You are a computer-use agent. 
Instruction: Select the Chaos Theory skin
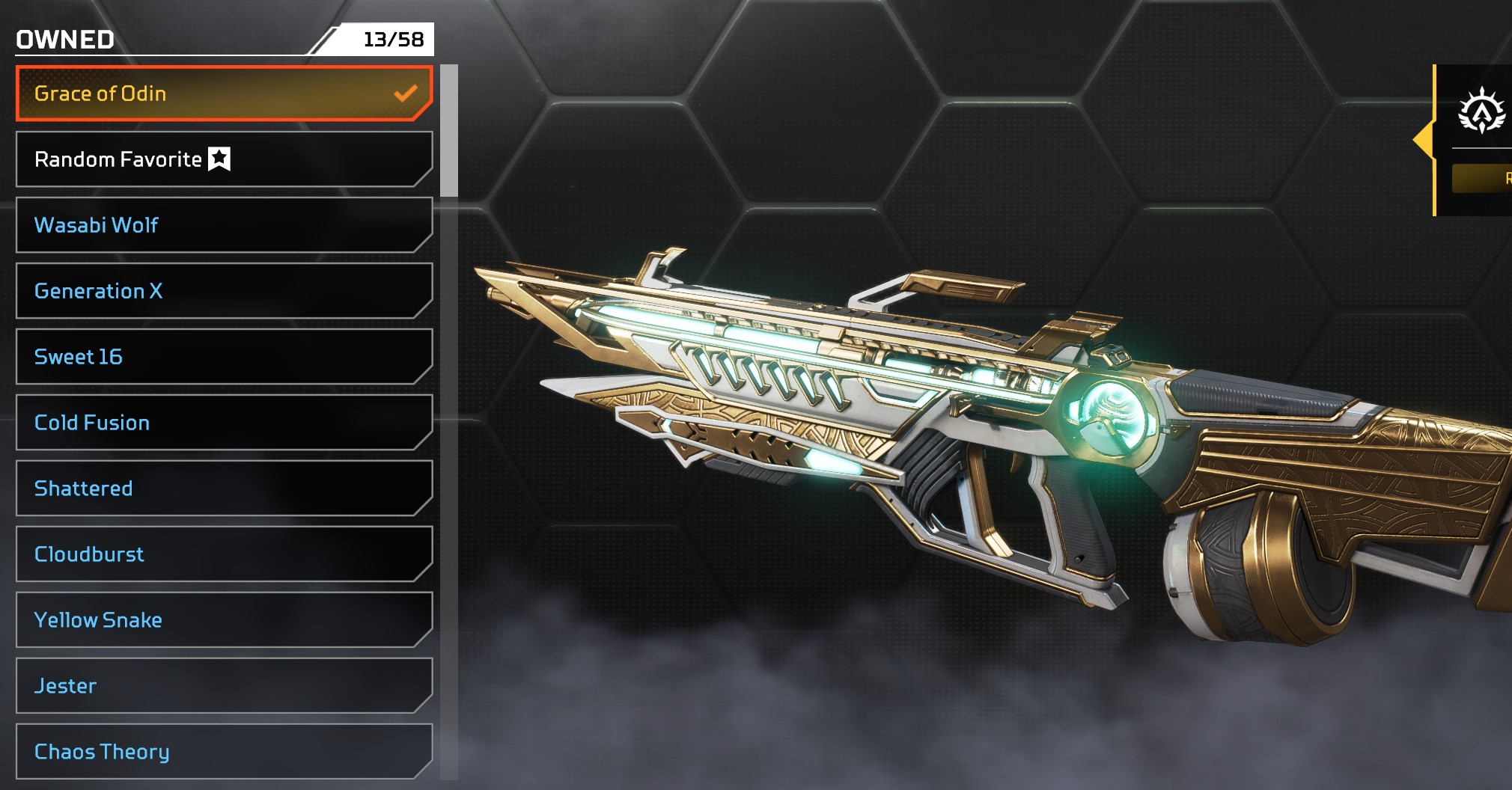(x=223, y=751)
